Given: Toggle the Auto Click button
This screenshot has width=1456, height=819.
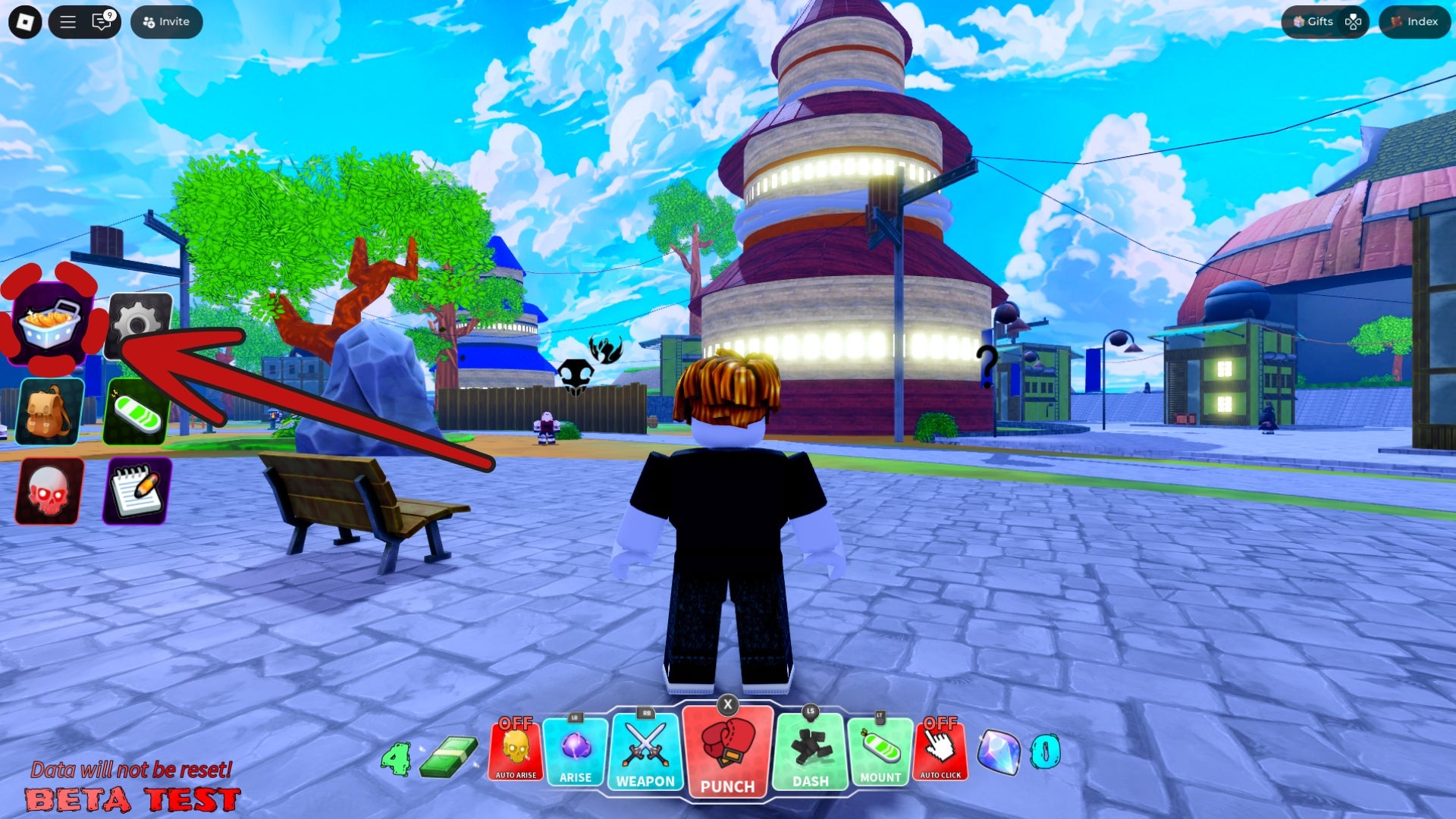Looking at the screenshot, I should click(940, 751).
